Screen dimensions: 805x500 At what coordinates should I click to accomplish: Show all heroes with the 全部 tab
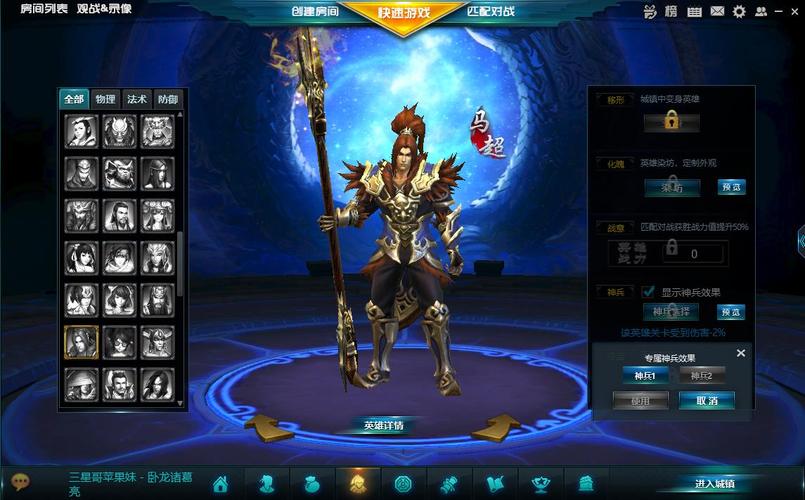[75, 99]
